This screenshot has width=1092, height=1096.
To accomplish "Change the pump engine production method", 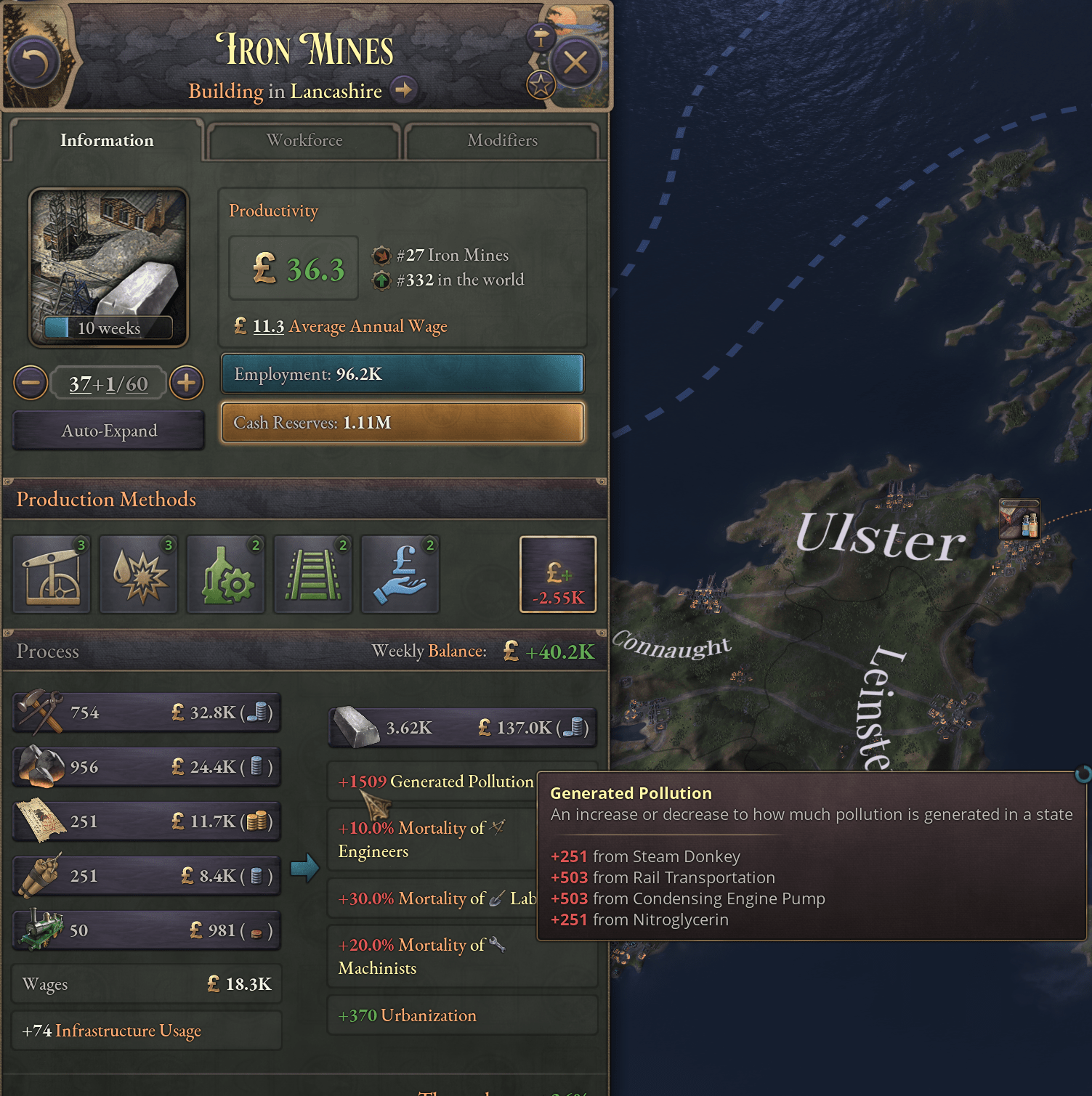I will [52, 575].
